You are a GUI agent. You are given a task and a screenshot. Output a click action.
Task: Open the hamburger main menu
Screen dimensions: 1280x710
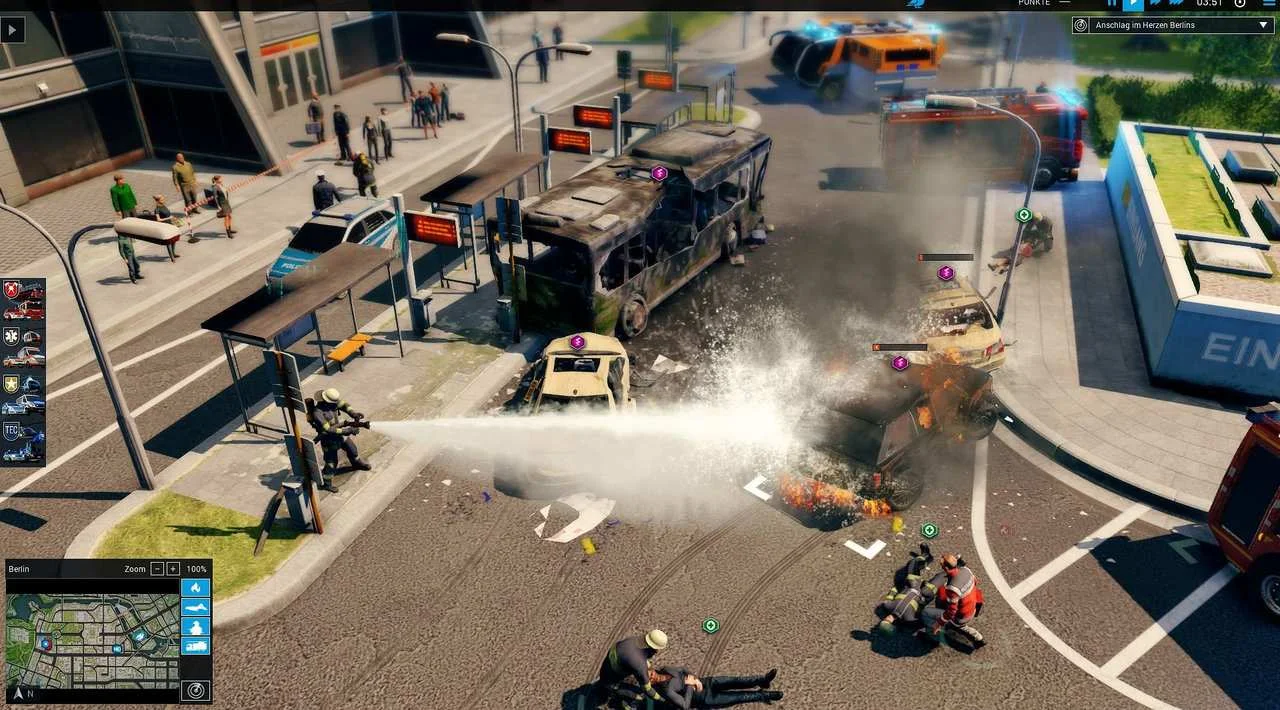pos(1269,3)
